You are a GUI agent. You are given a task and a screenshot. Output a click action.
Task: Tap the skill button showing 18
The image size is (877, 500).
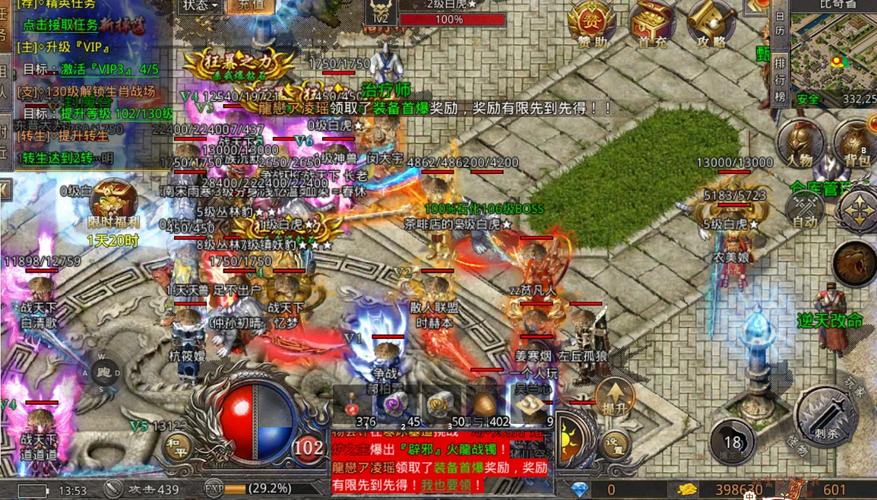(x=735, y=441)
